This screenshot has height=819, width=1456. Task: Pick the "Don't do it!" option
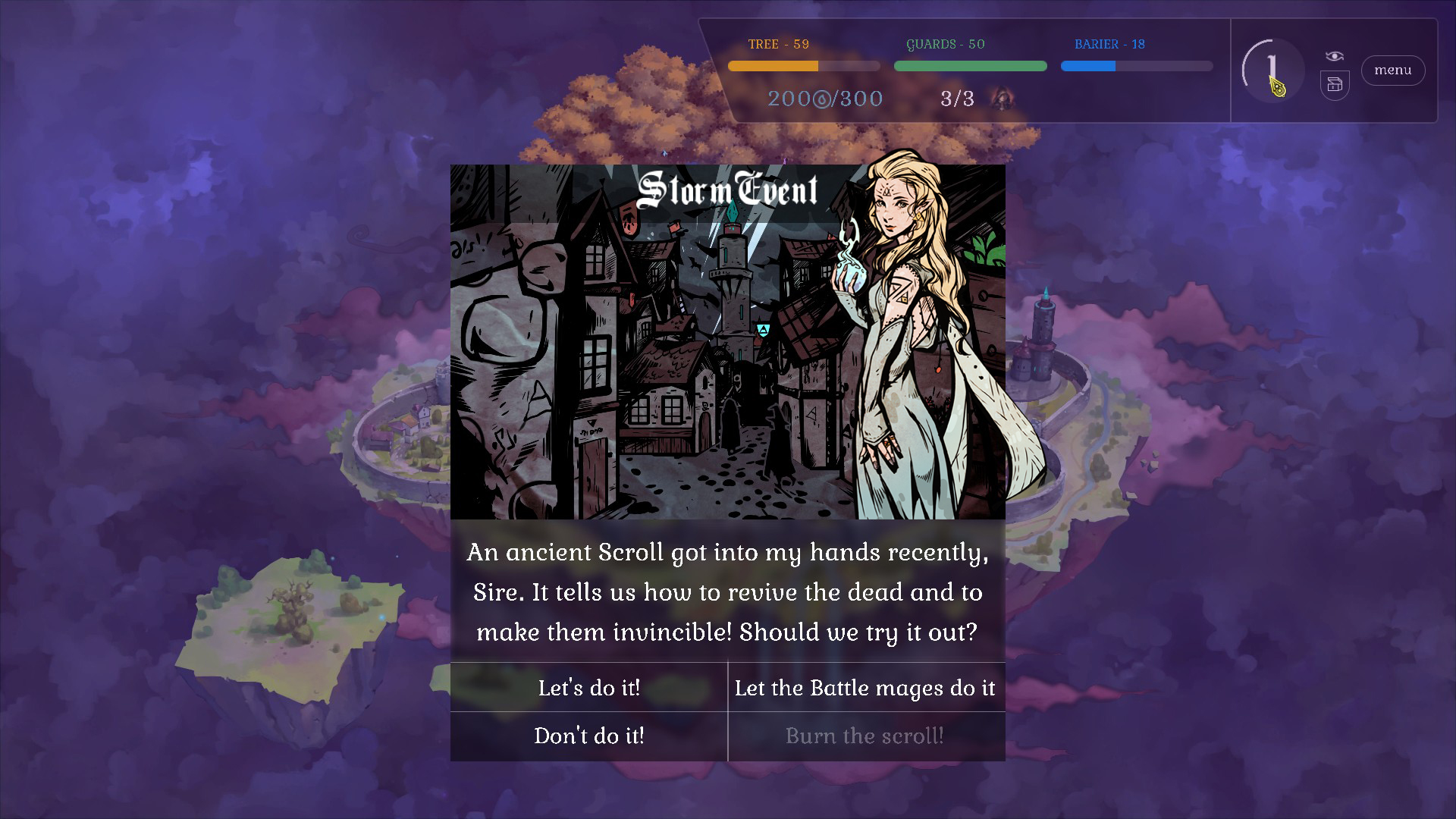tap(589, 736)
